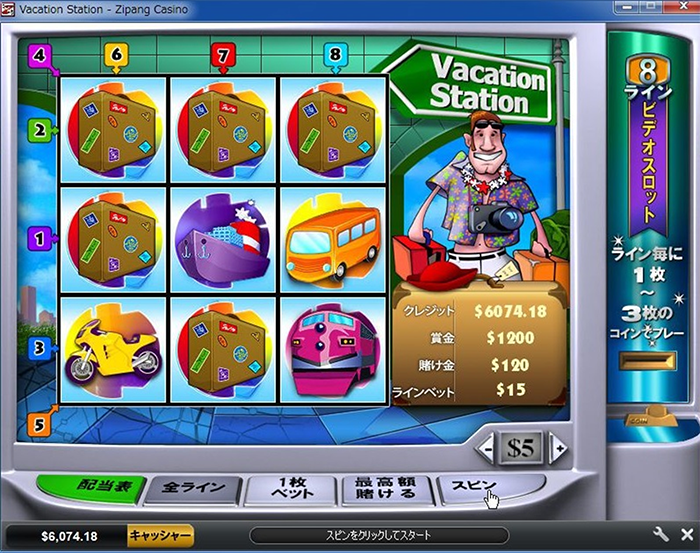The image size is (700, 553).
Task: Activate payline 7 marker
Action: point(224,54)
